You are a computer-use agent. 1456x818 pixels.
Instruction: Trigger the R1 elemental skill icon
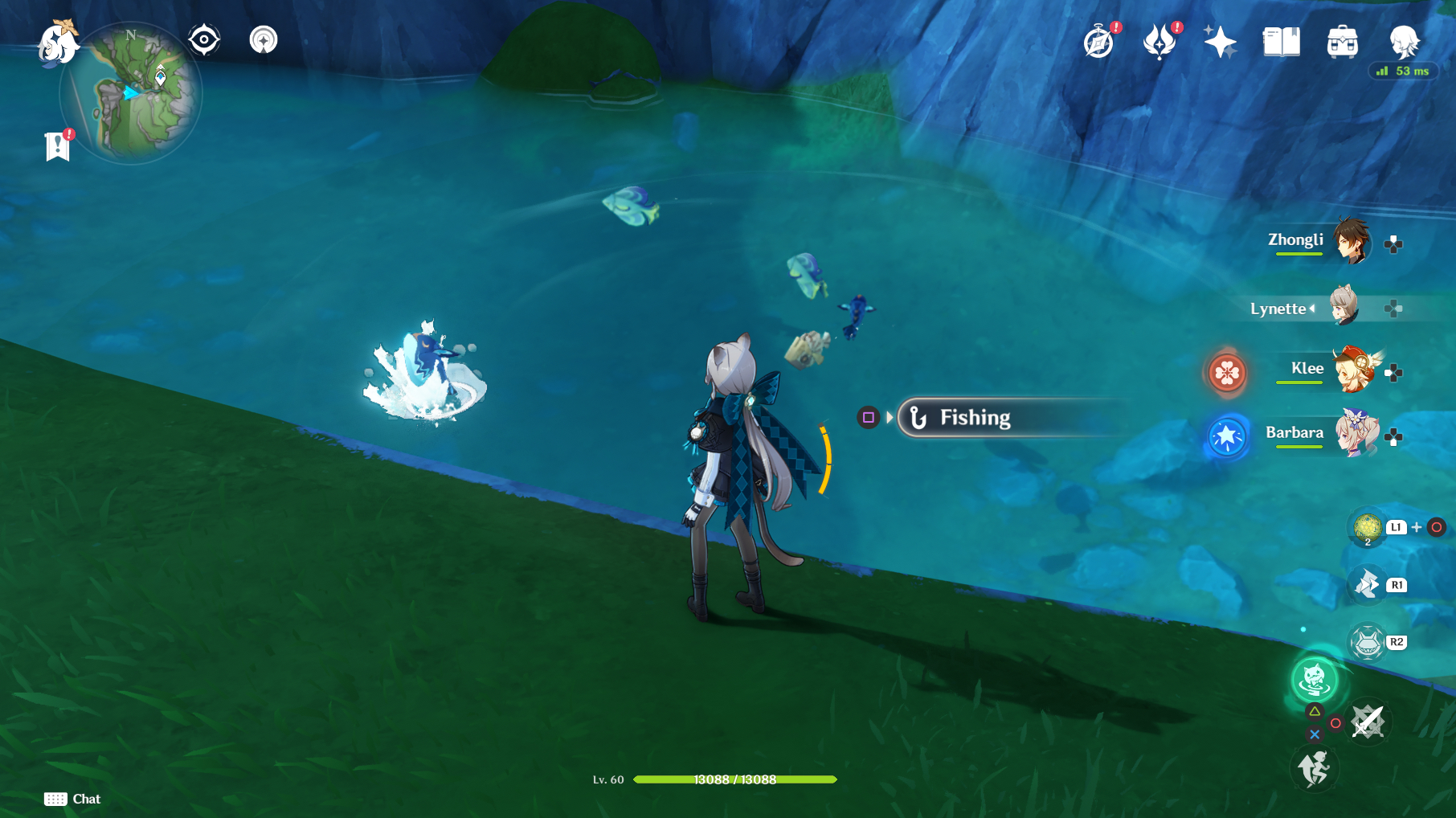1366,586
